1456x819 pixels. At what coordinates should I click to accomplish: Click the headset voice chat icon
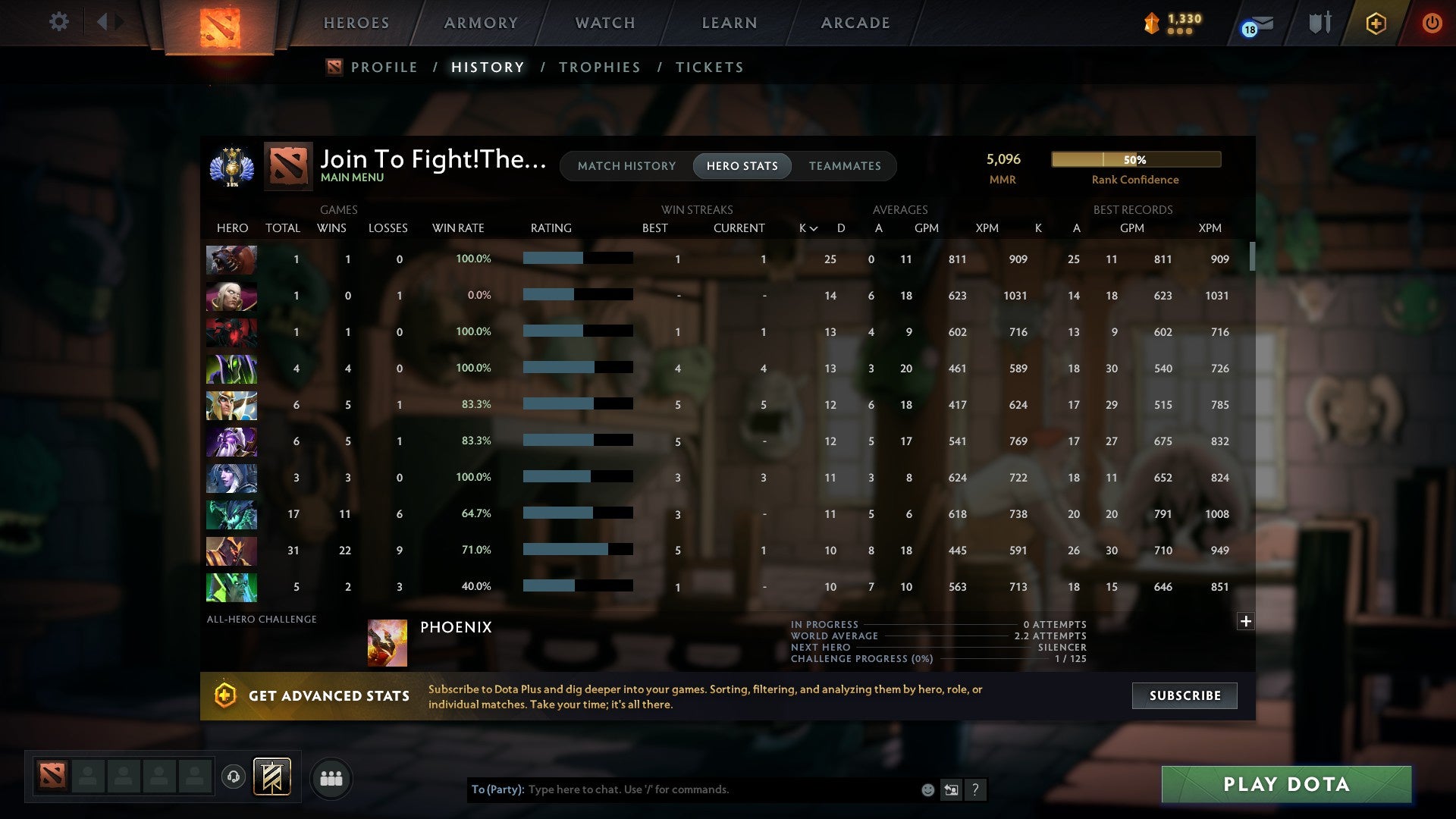[235, 778]
